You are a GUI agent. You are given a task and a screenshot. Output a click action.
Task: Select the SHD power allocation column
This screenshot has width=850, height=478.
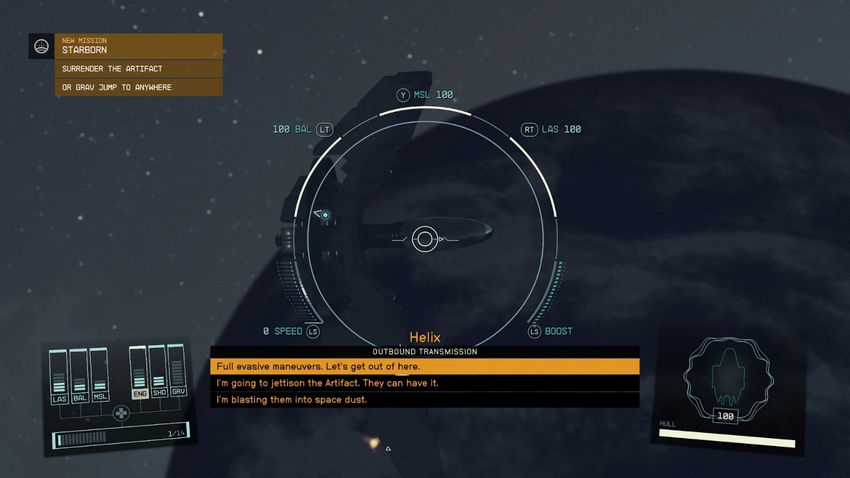[x=159, y=374]
